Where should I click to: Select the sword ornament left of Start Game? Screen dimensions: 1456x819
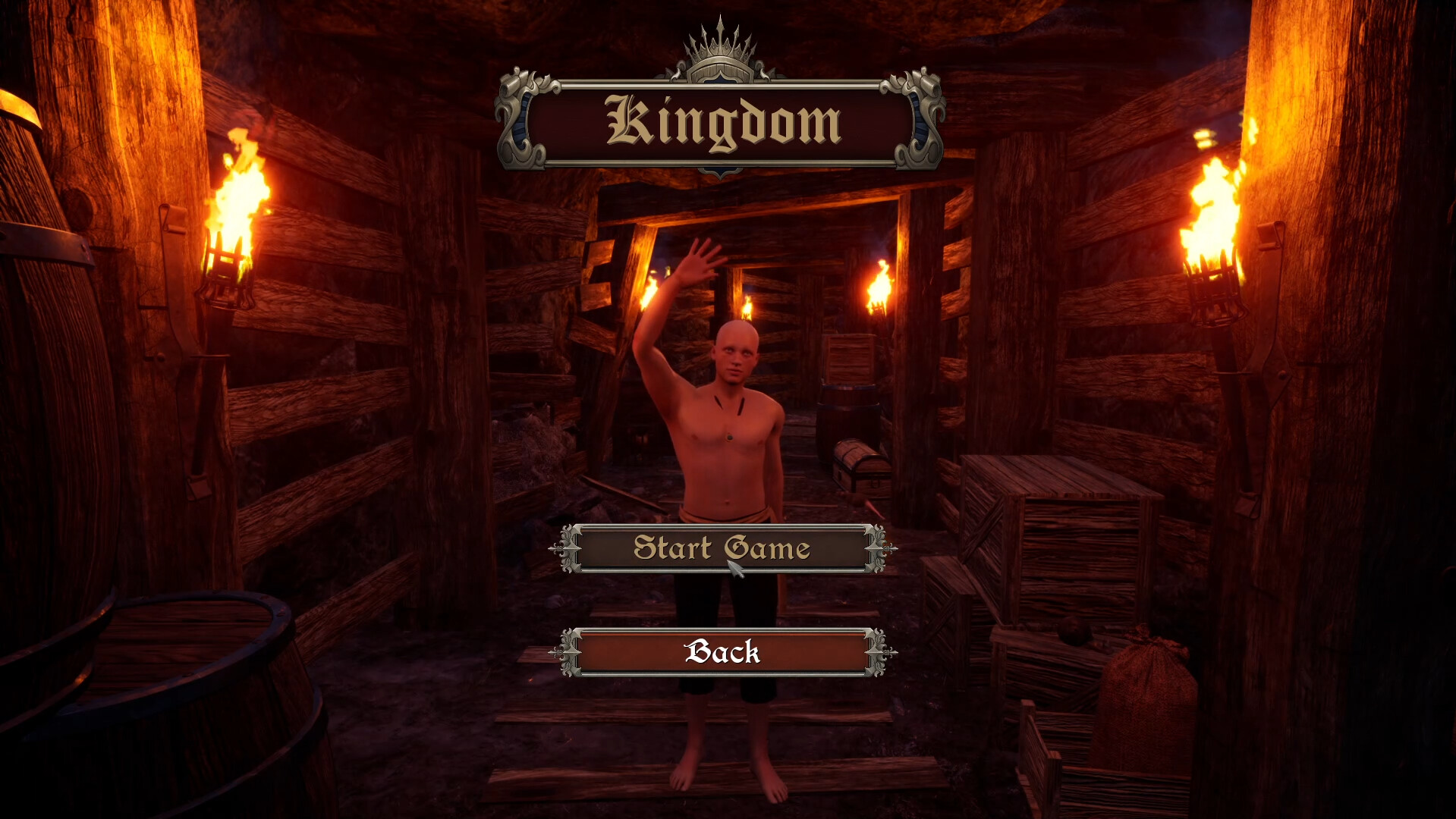coord(566,548)
